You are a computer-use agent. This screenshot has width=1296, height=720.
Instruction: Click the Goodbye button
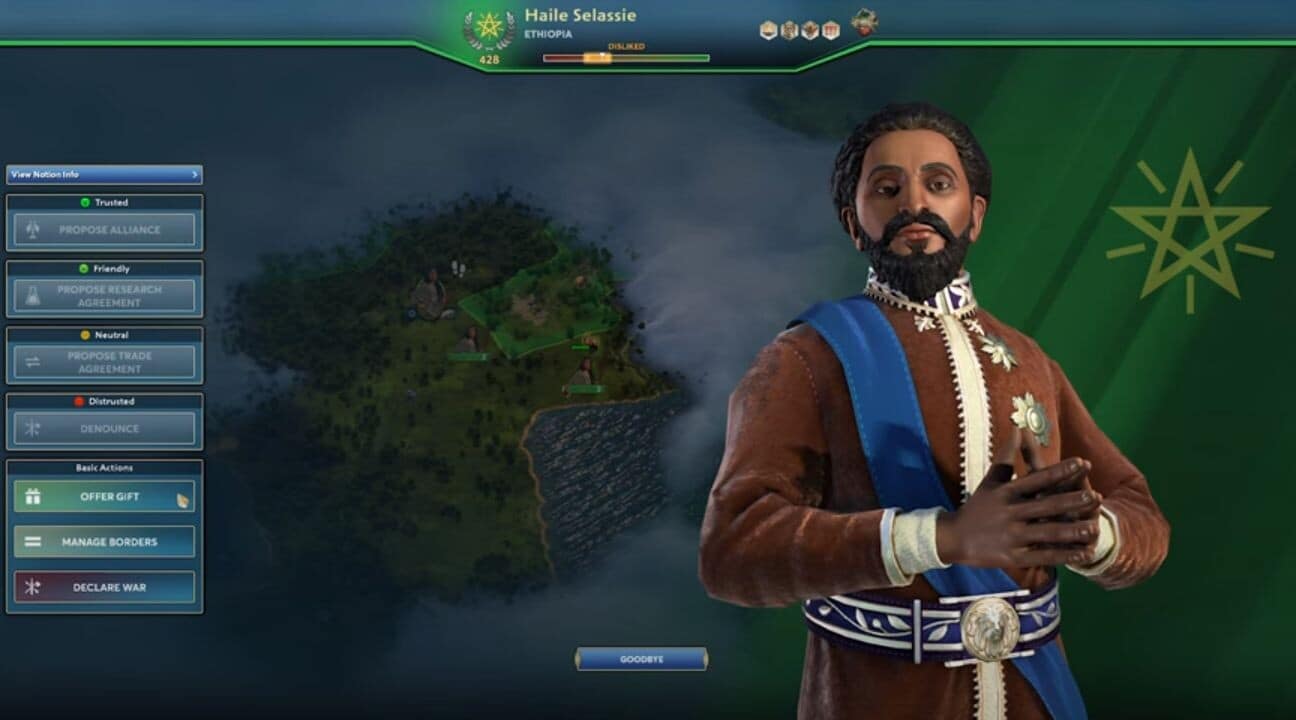pyautogui.click(x=643, y=657)
